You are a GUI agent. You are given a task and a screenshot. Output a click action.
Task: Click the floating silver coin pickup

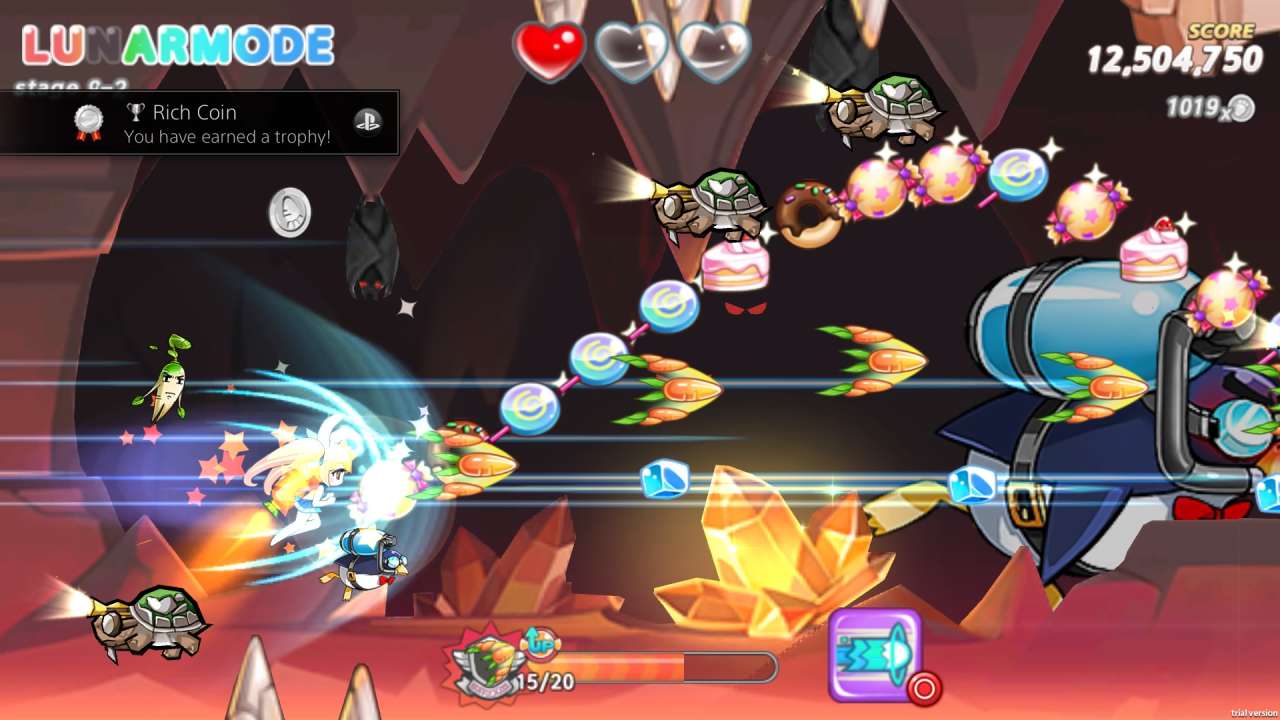click(x=288, y=212)
